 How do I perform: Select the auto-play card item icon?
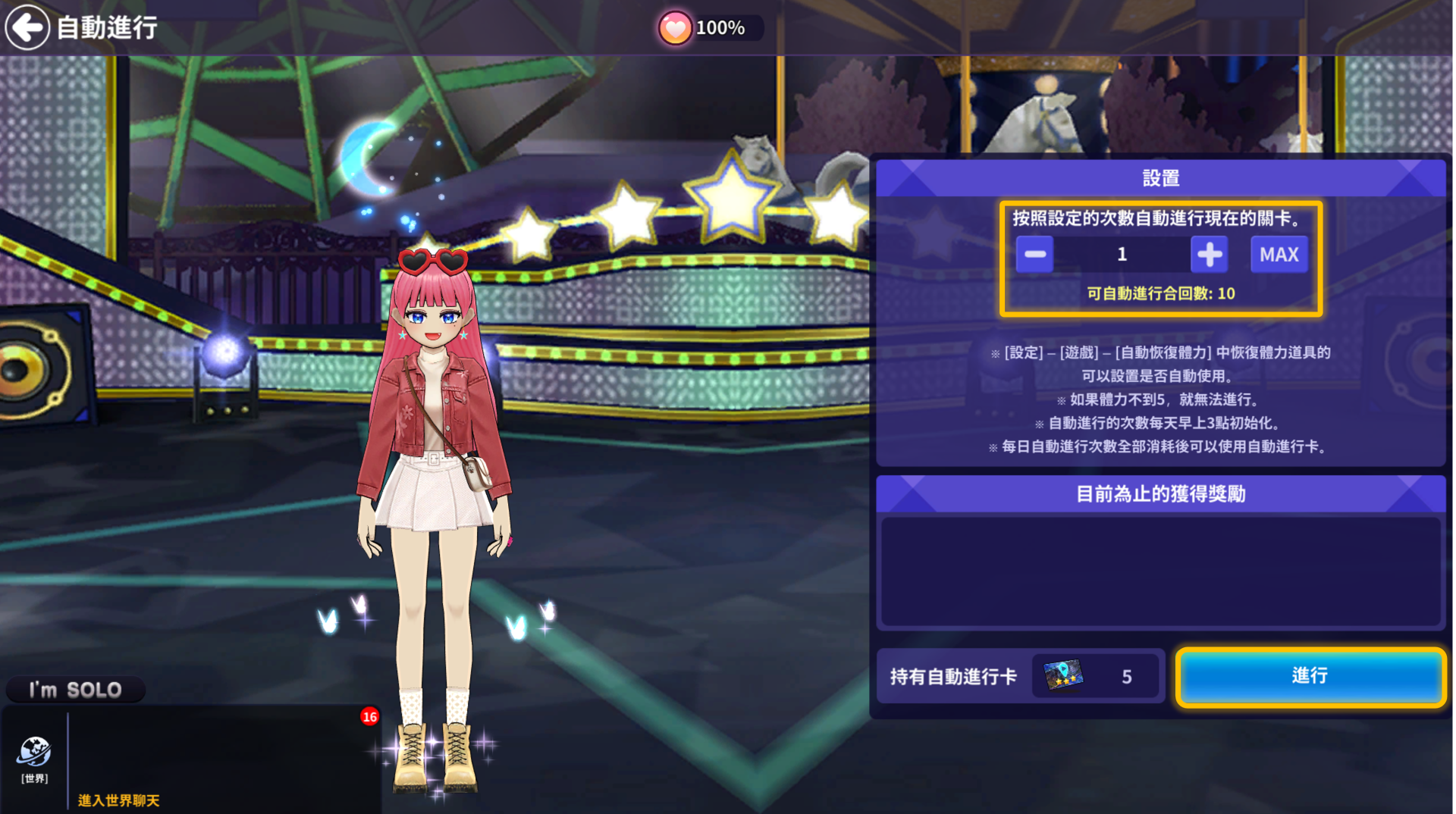1063,675
